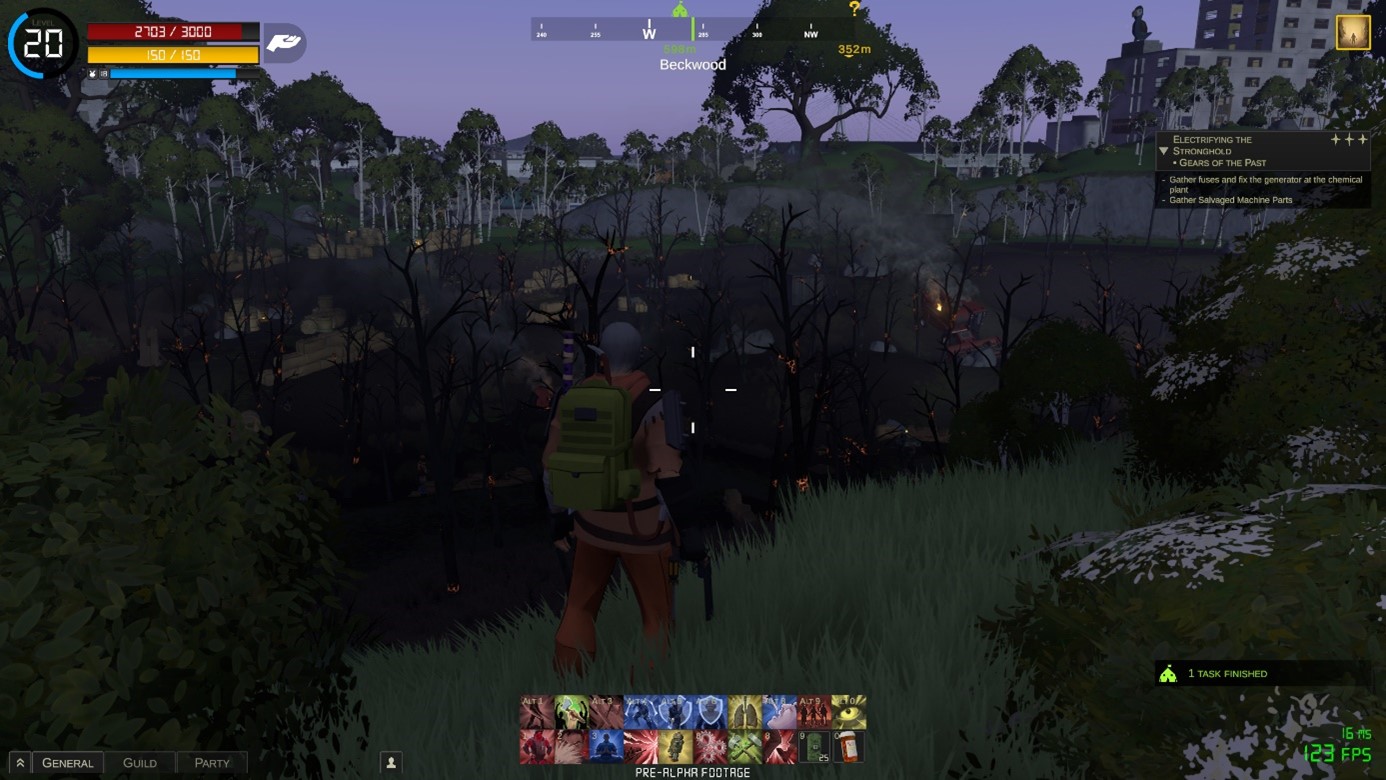Screen dimensions: 1386x780
Task: Expand the chat window with the double-arrow button
Action: (x=19, y=763)
